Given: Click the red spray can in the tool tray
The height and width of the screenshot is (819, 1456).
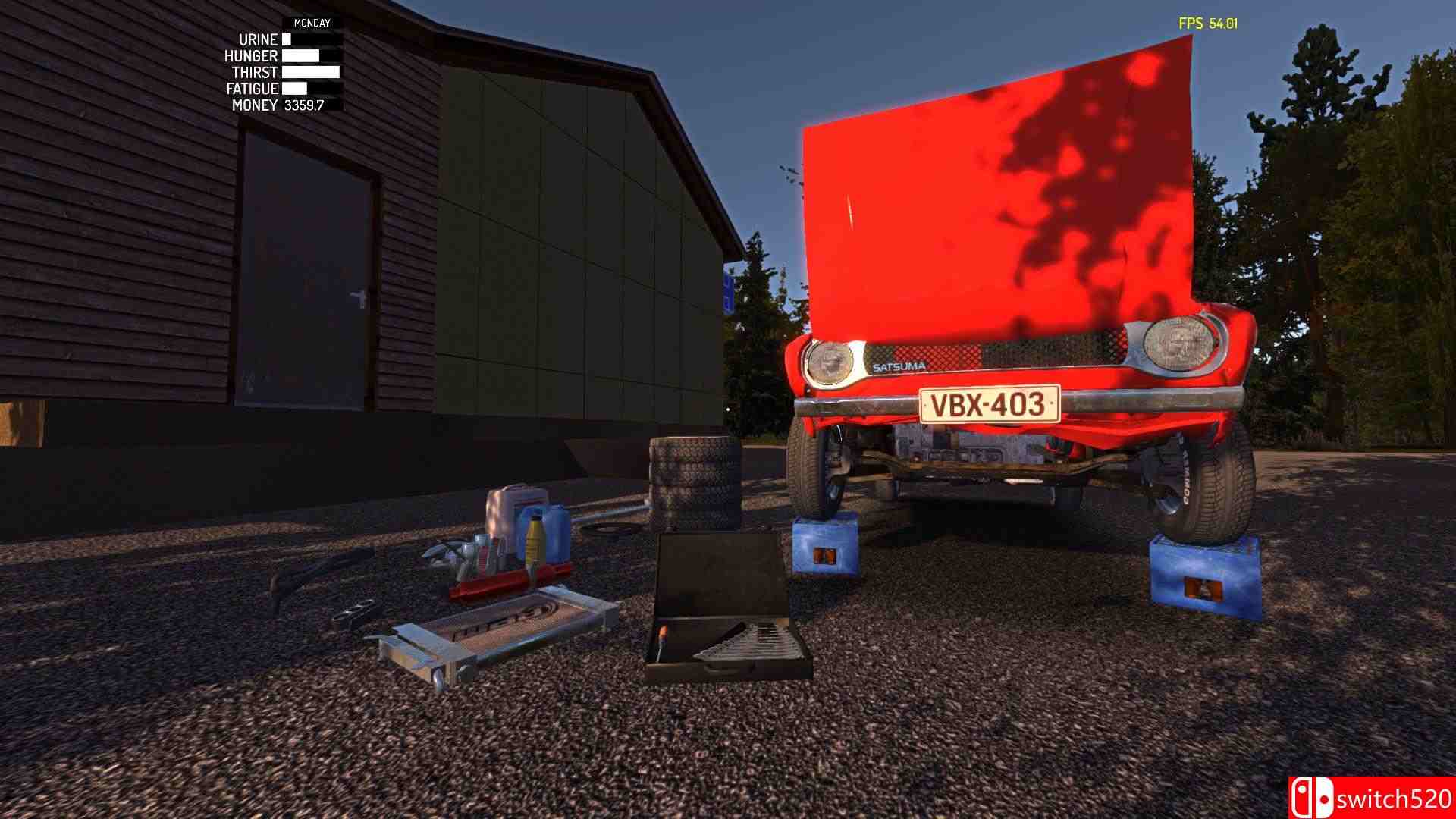Looking at the screenshot, I should coord(483,563).
